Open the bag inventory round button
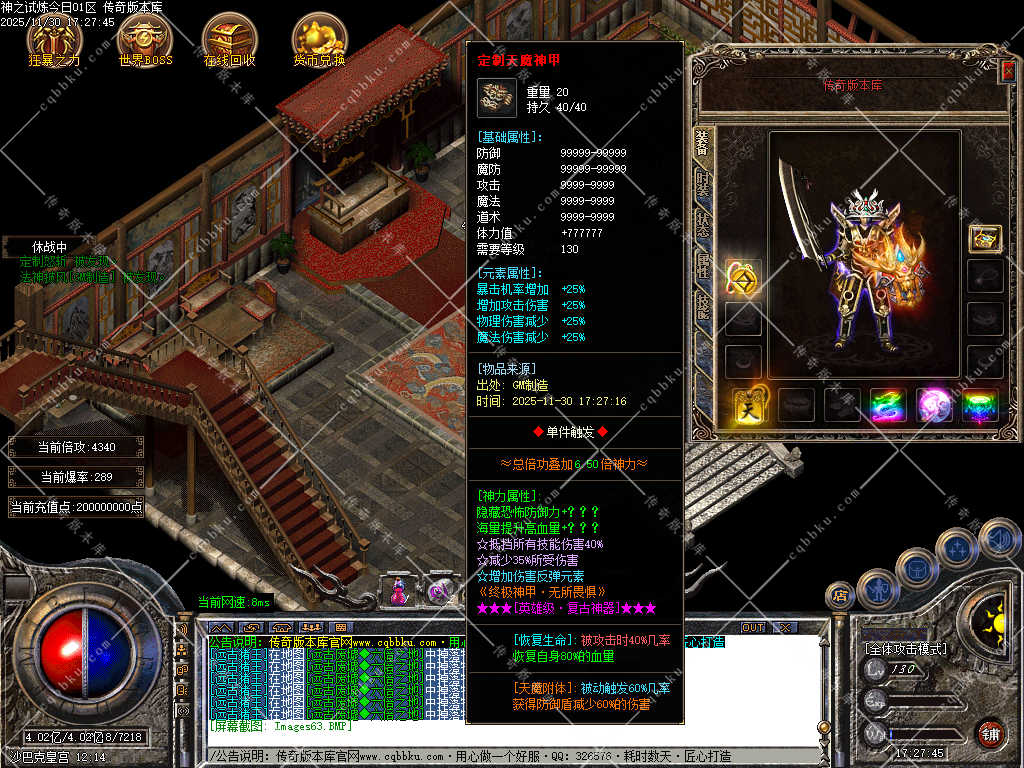 [x=917, y=568]
